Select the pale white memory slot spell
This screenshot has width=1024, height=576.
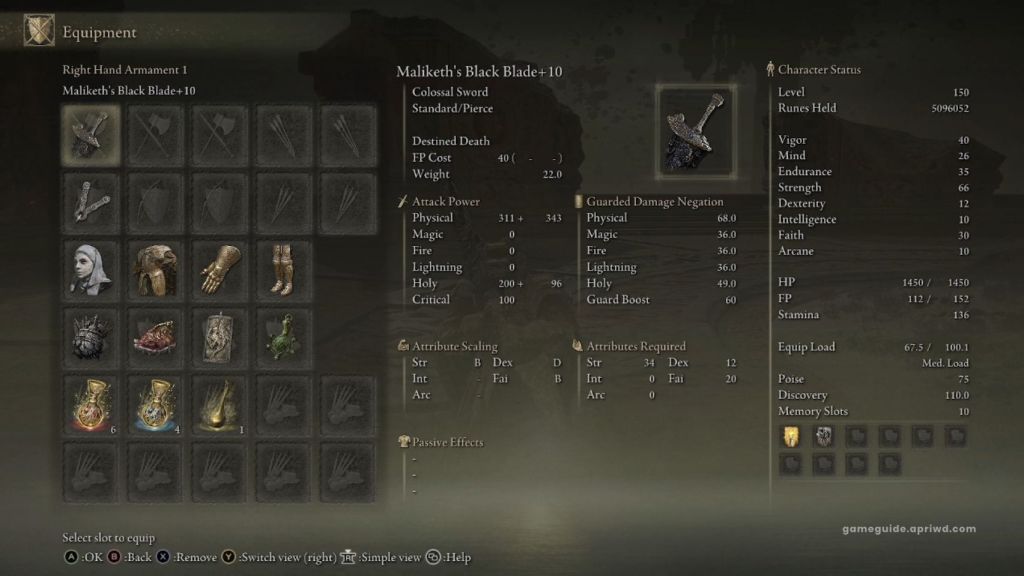pyautogui.click(x=823, y=436)
